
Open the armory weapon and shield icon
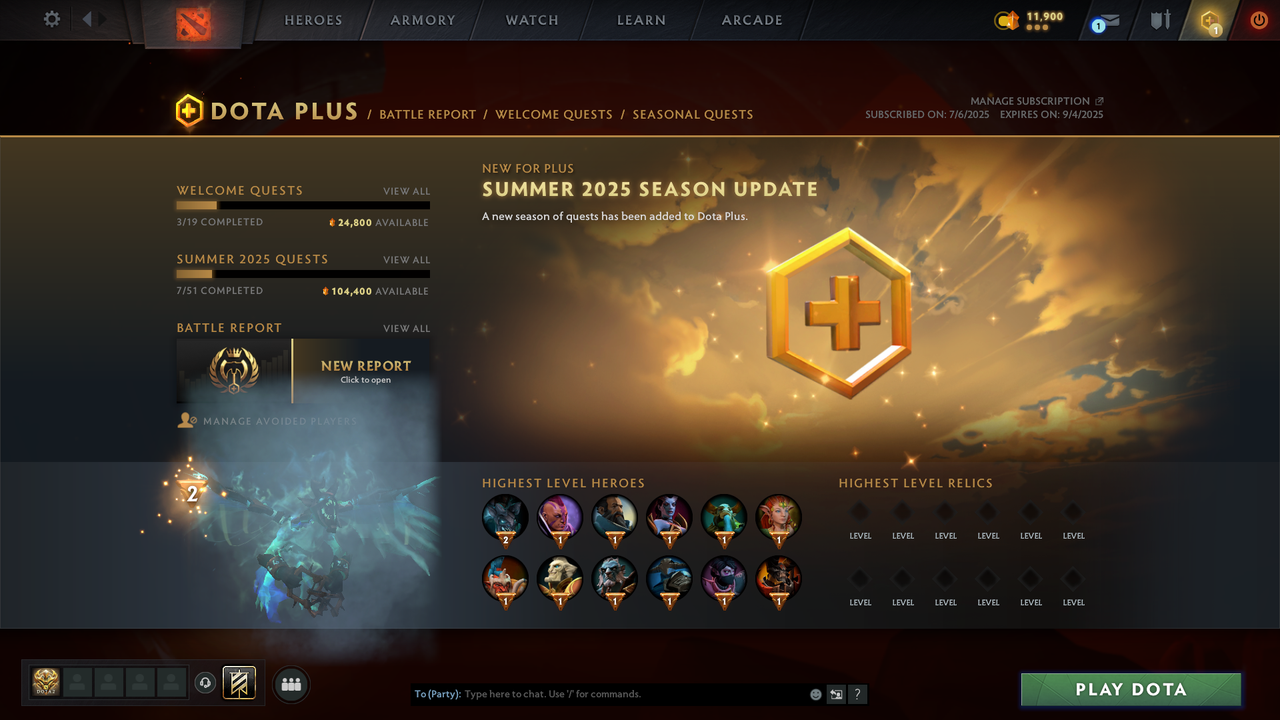[1158, 20]
